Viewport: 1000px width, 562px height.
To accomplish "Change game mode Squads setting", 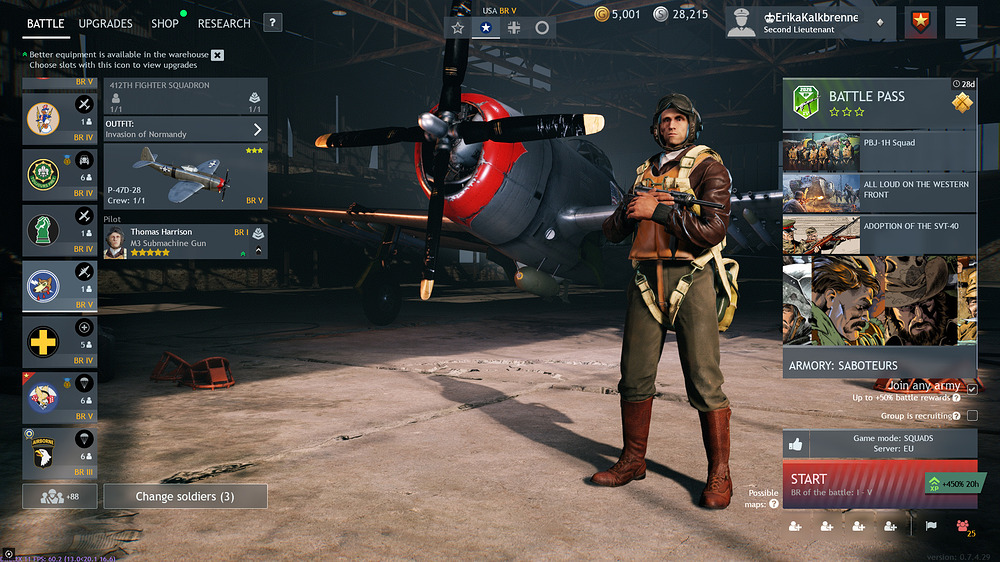I will (892, 444).
